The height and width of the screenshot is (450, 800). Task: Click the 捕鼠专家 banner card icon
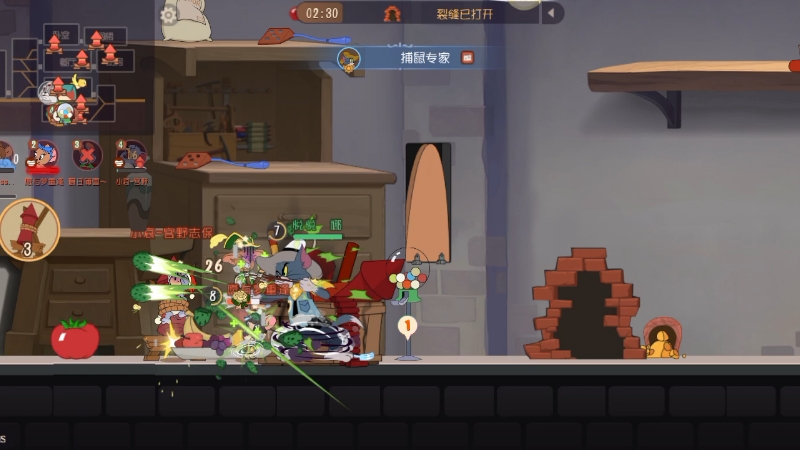coord(467,58)
